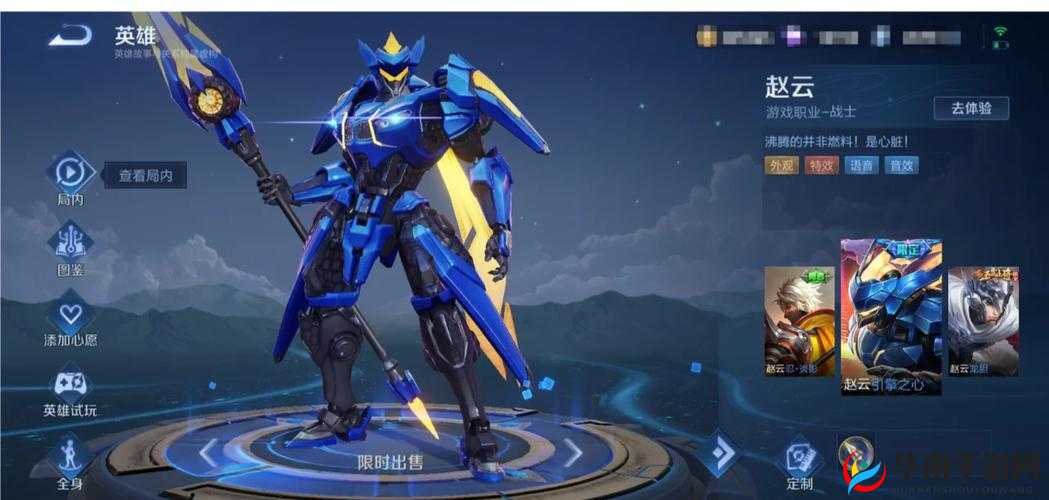Open the 图鉴 gallery icon
1049x500 pixels.
pyautogui.click(x=70, y=243)
